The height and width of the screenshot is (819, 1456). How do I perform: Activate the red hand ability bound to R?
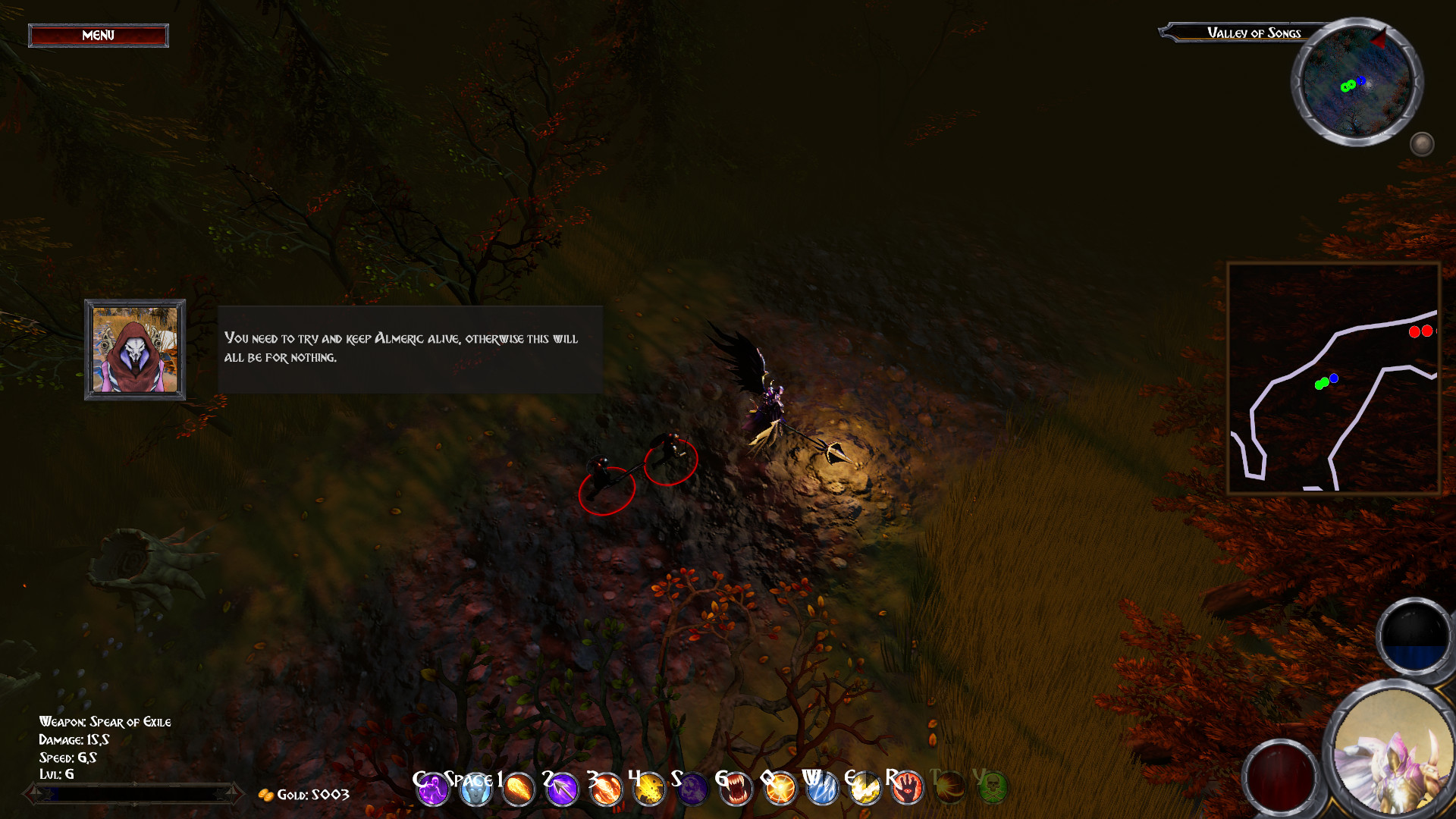[x=908, y=789]
